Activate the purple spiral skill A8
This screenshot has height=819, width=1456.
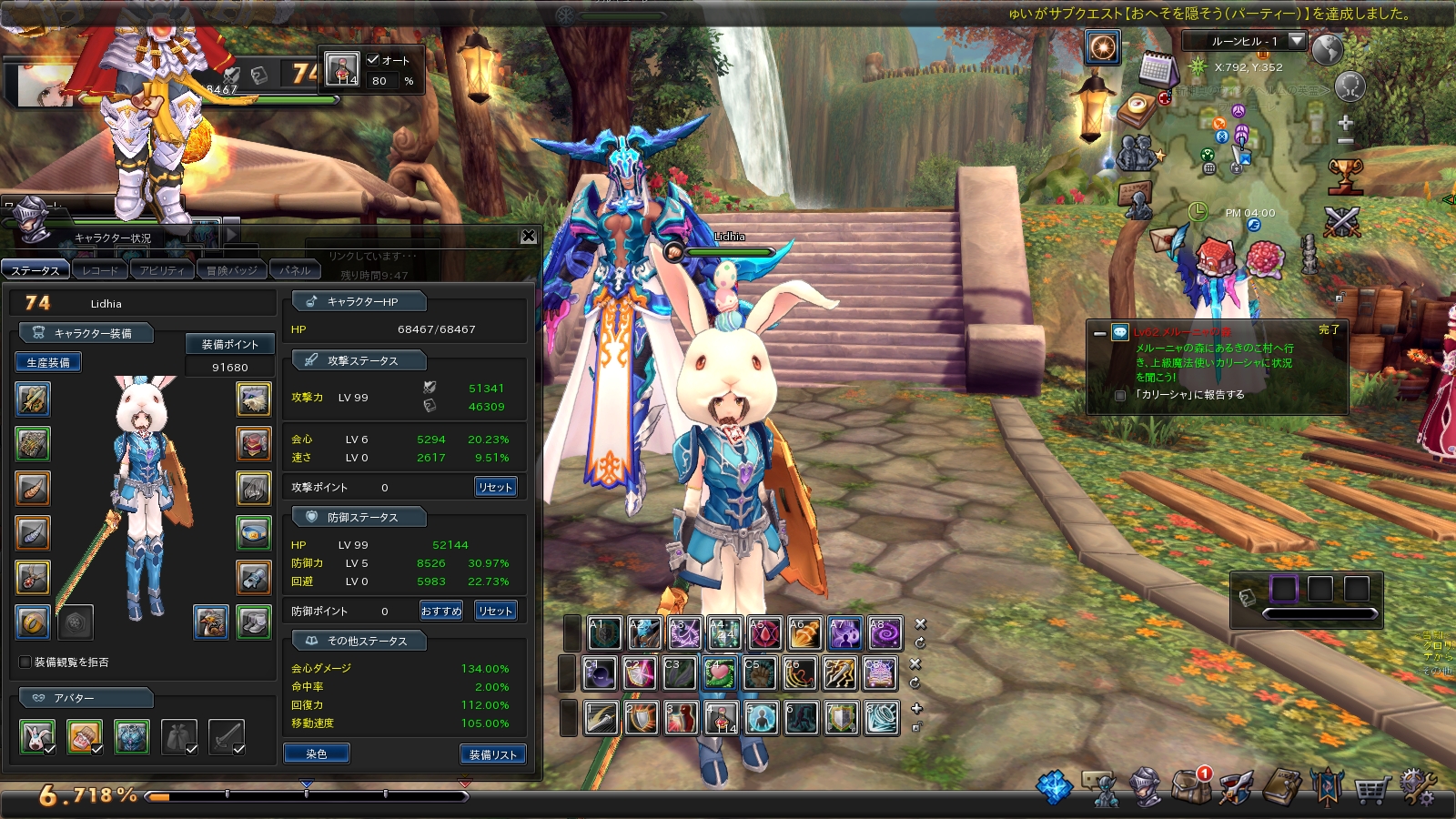click(x=885, y=633)
